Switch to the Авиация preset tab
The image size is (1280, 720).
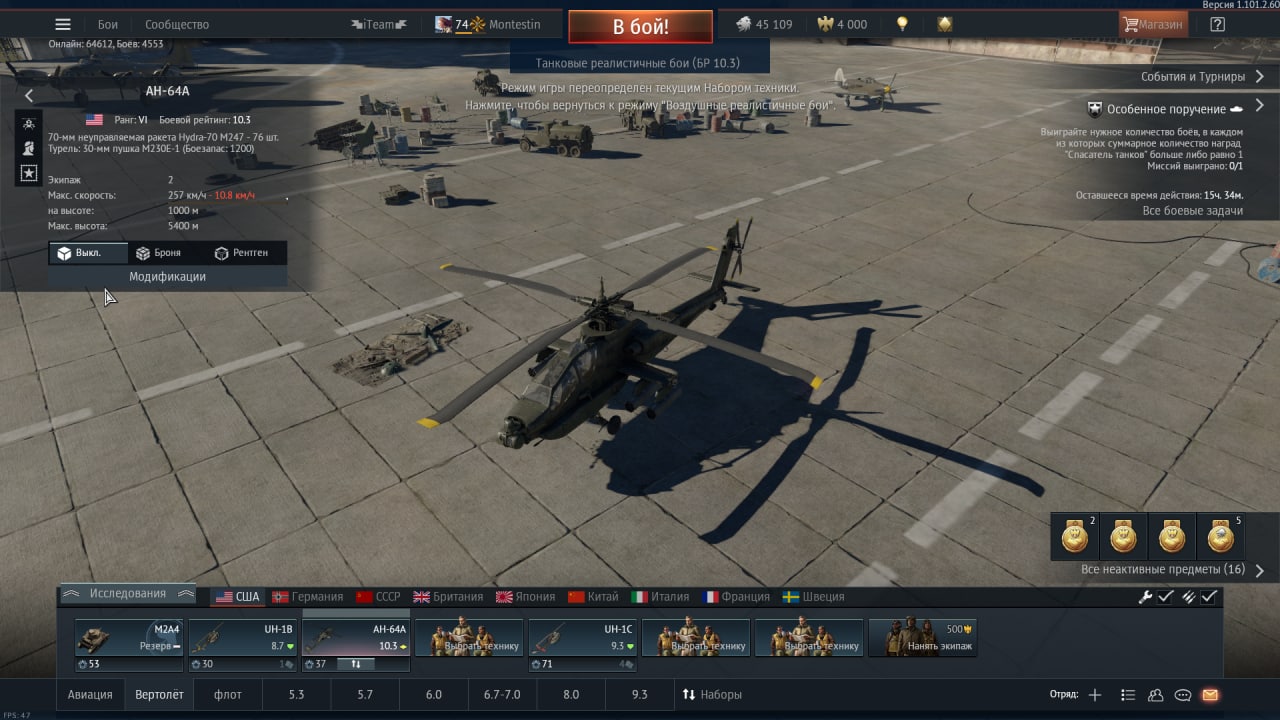click(90, 695)
